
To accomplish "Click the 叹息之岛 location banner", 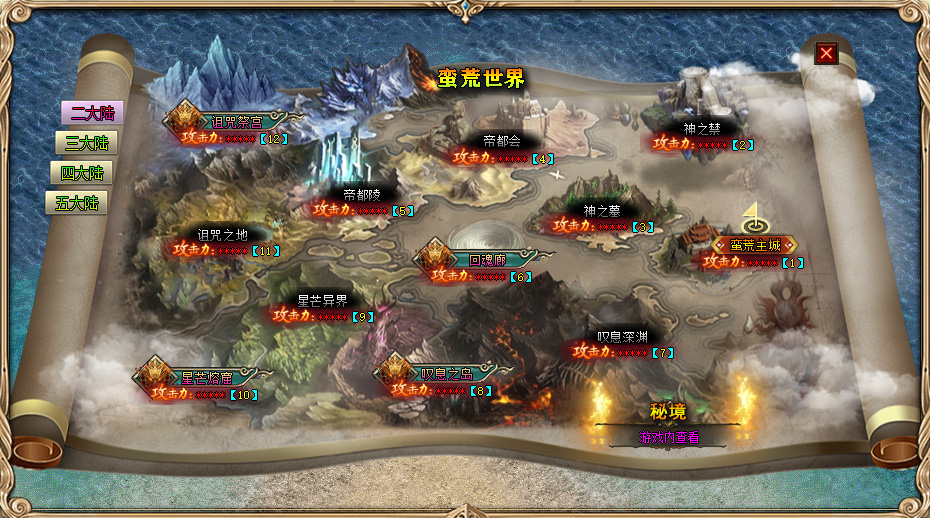I will pos(440,374).
